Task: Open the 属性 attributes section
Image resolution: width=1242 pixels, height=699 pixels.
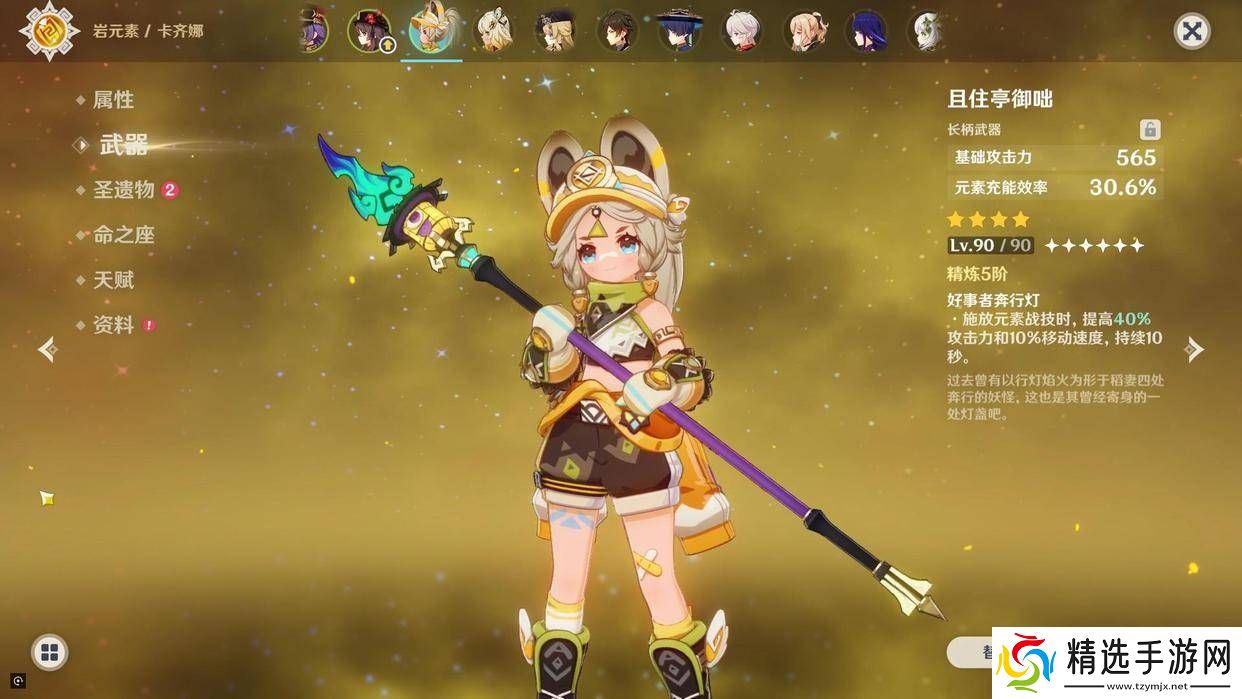Action: (x=112, y=100)
